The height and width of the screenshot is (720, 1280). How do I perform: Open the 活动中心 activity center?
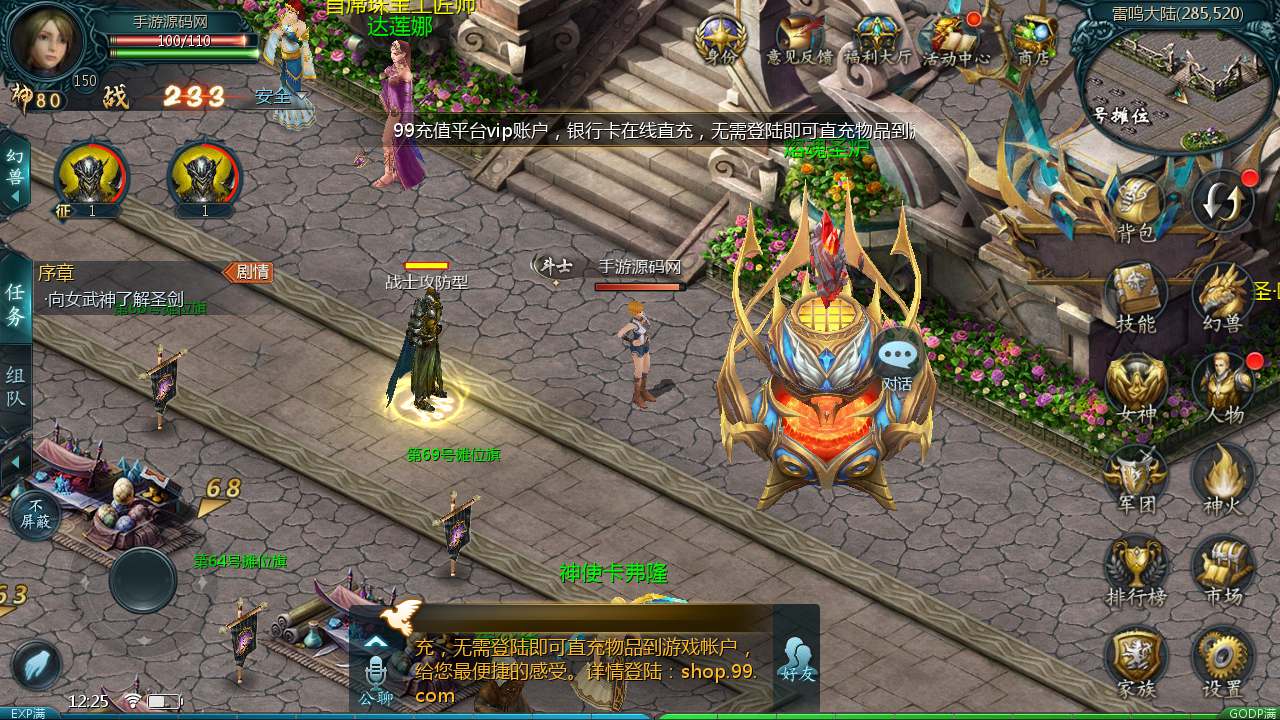click(x=955, y=38)
